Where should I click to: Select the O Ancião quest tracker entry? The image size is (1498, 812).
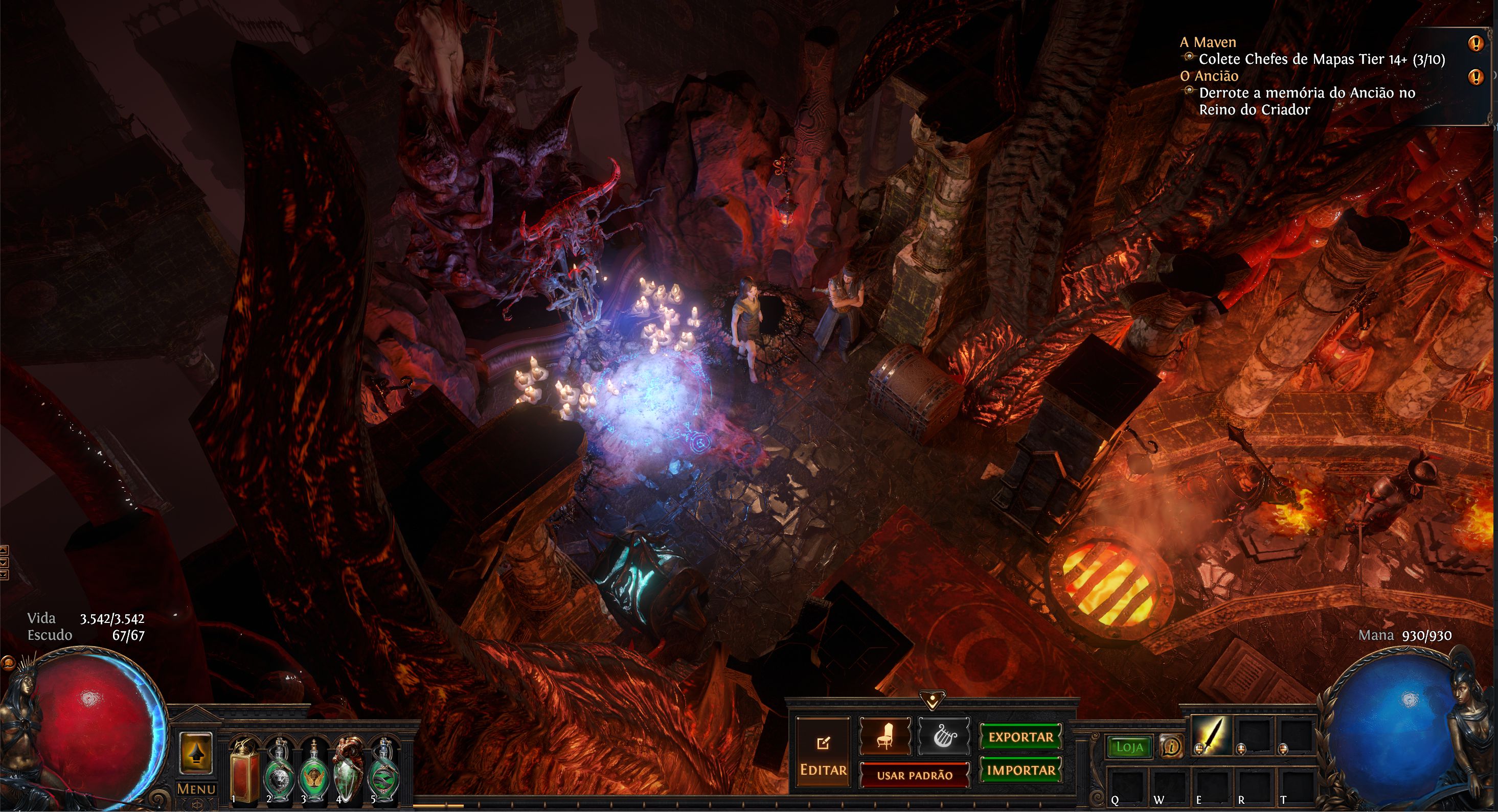[x=1209, y=76]
